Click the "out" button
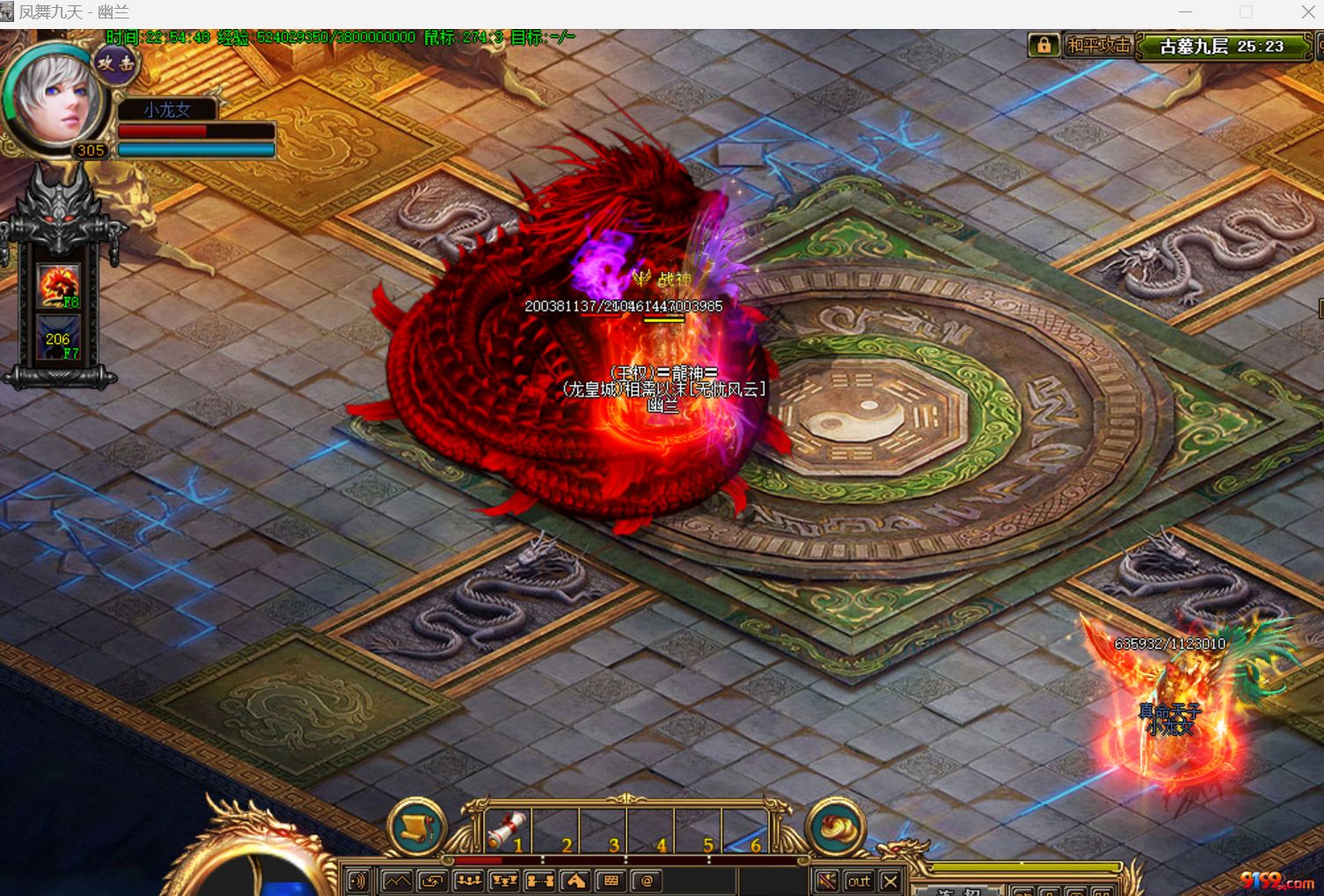1324x896 pixels. point(858,881)
